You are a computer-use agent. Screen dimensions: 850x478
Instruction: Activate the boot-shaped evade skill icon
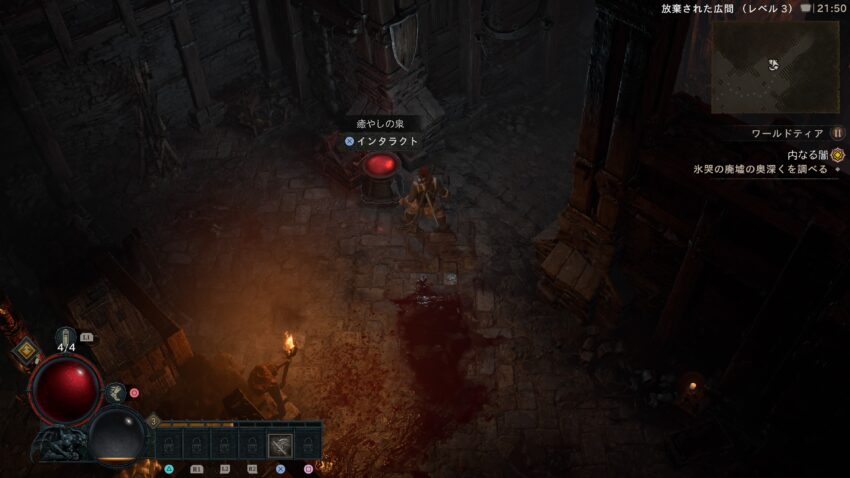click(116, 393)
